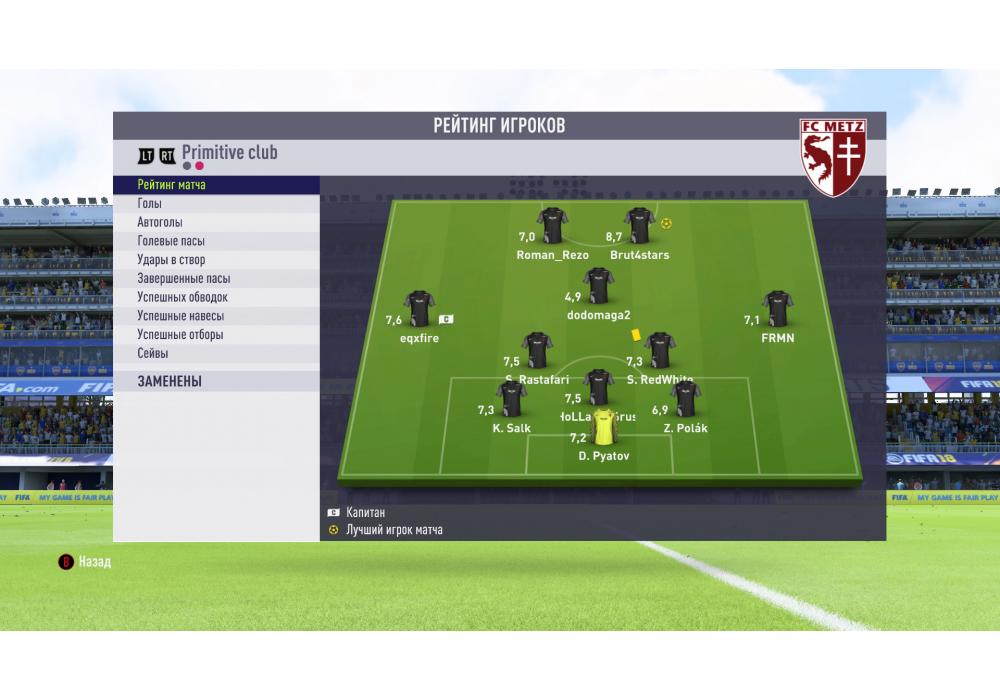Select player FRMN on the wing
The image size is (1000, 700).
777,309
